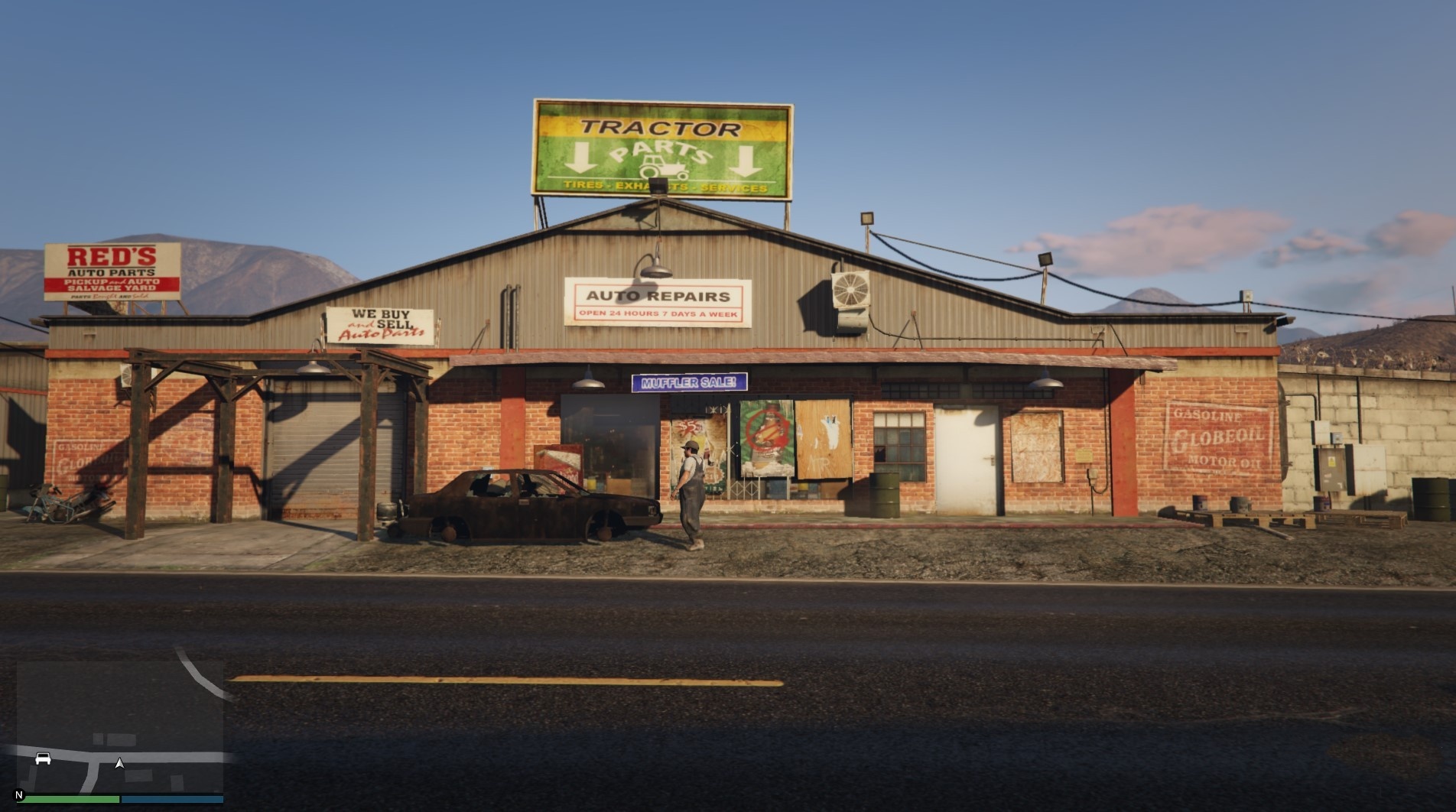Click the downward arrow right of PARTS text

tap(746, 163)
